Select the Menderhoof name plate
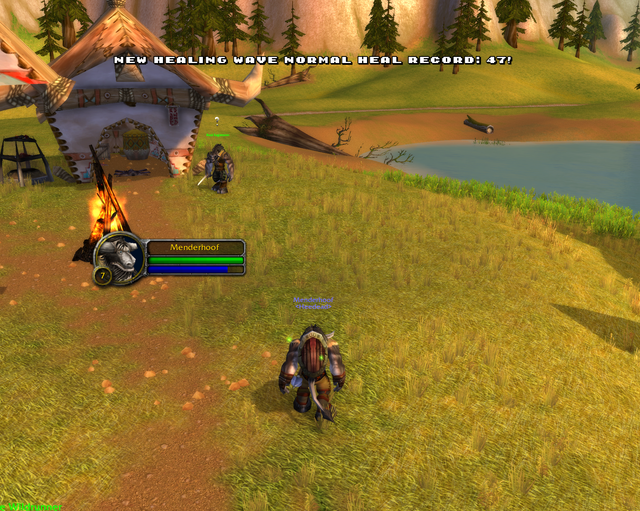Screen dimensions: 640x511 [x=196, y=247]
